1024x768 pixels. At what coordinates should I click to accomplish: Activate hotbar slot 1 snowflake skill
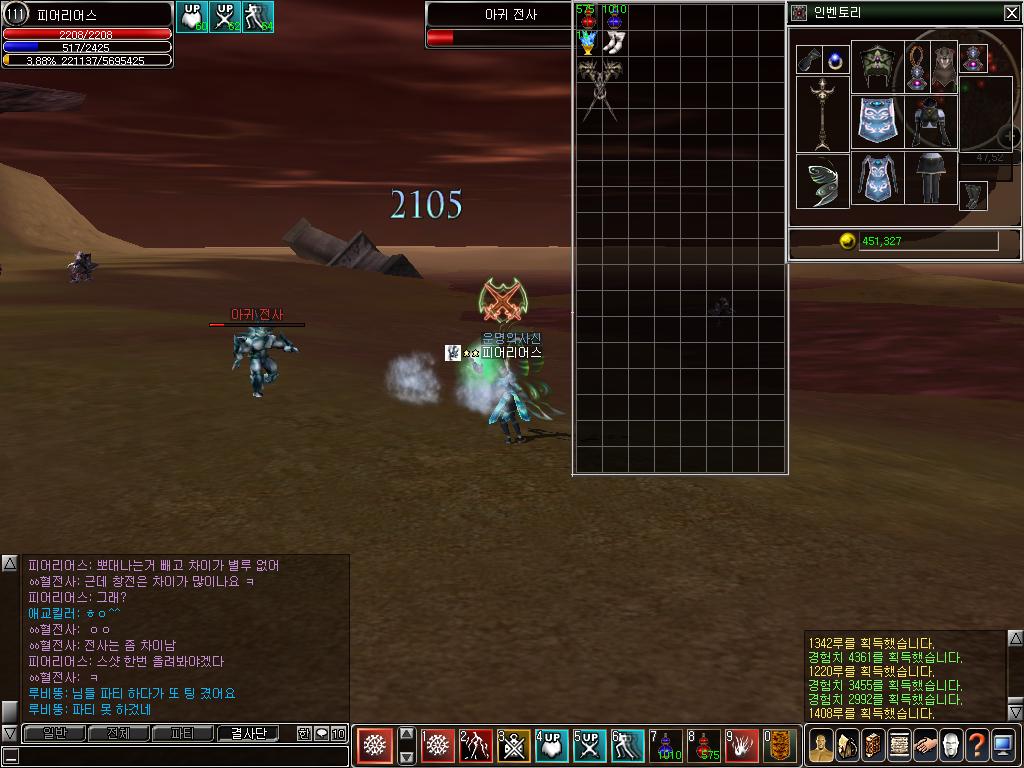tap(439, 745)
